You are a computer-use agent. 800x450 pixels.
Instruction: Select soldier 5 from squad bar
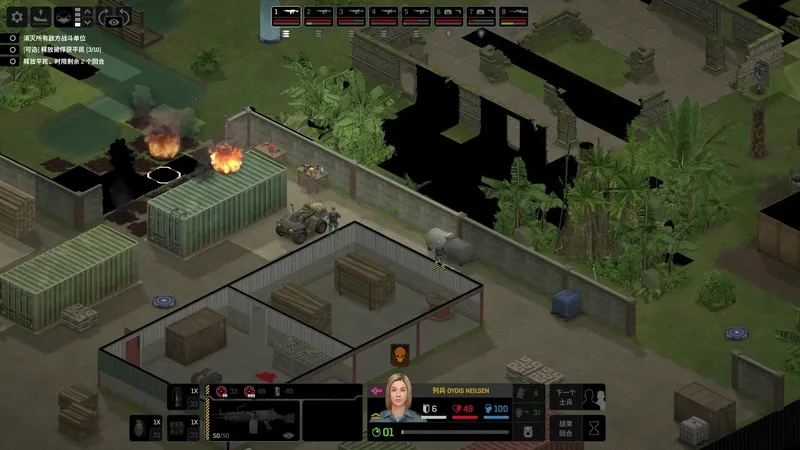pos(416,15)
